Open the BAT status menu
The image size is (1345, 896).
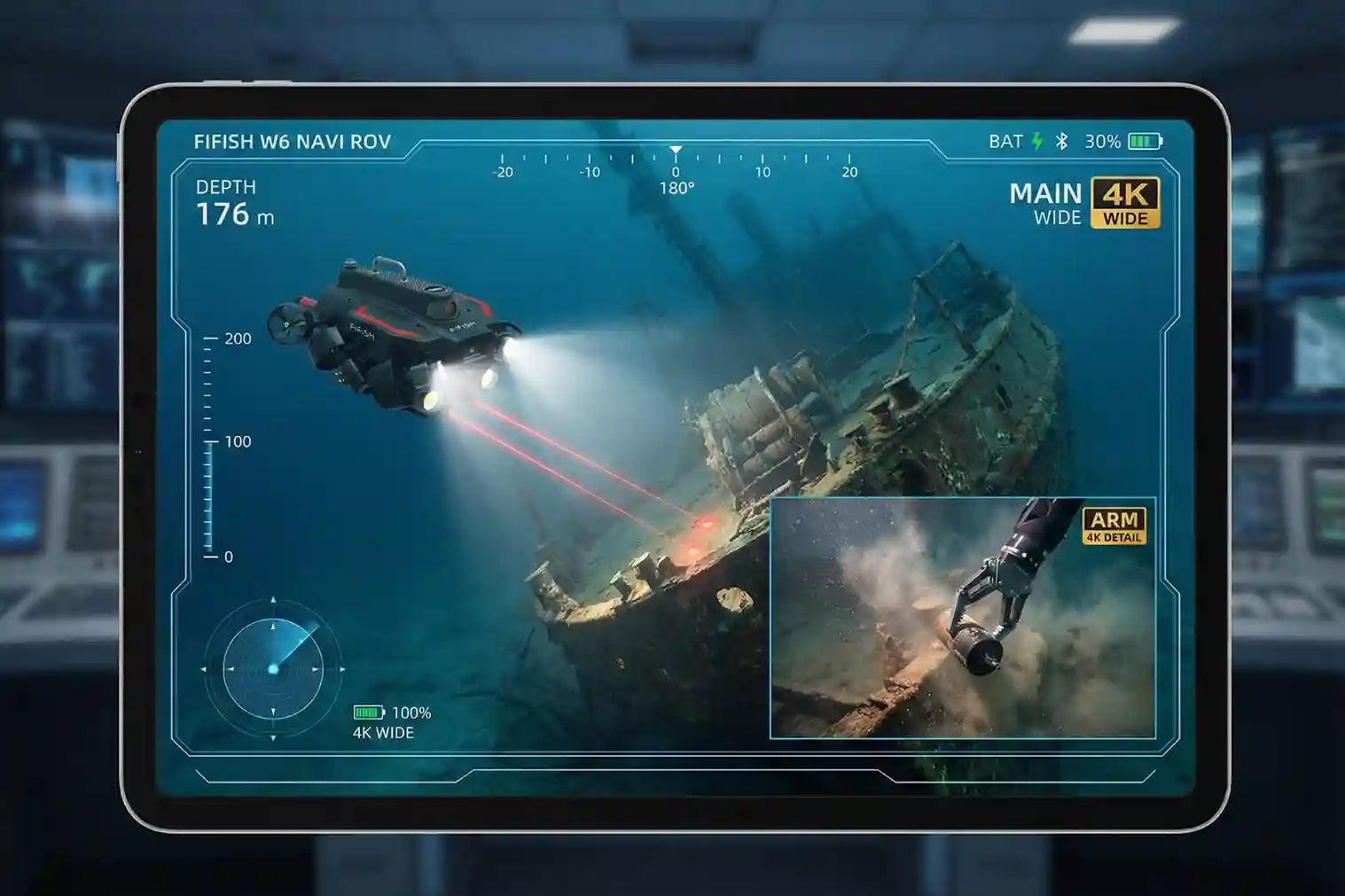coord(1006,139)
